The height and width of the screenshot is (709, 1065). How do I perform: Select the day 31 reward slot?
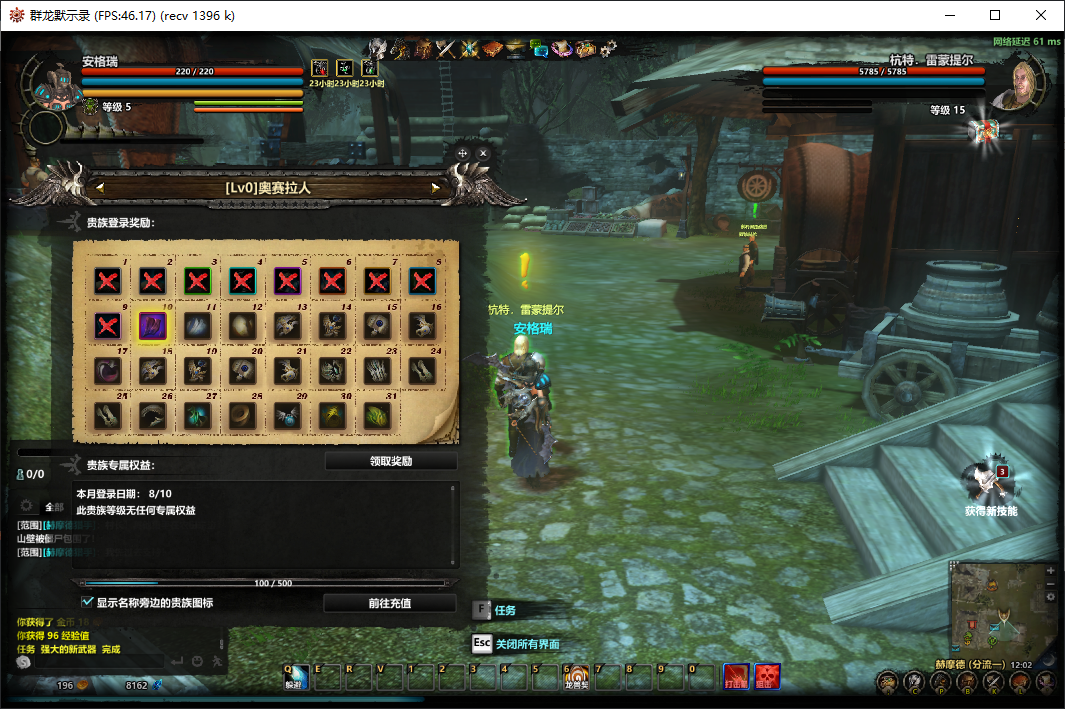pyautogui.click(x=378, y=414)
